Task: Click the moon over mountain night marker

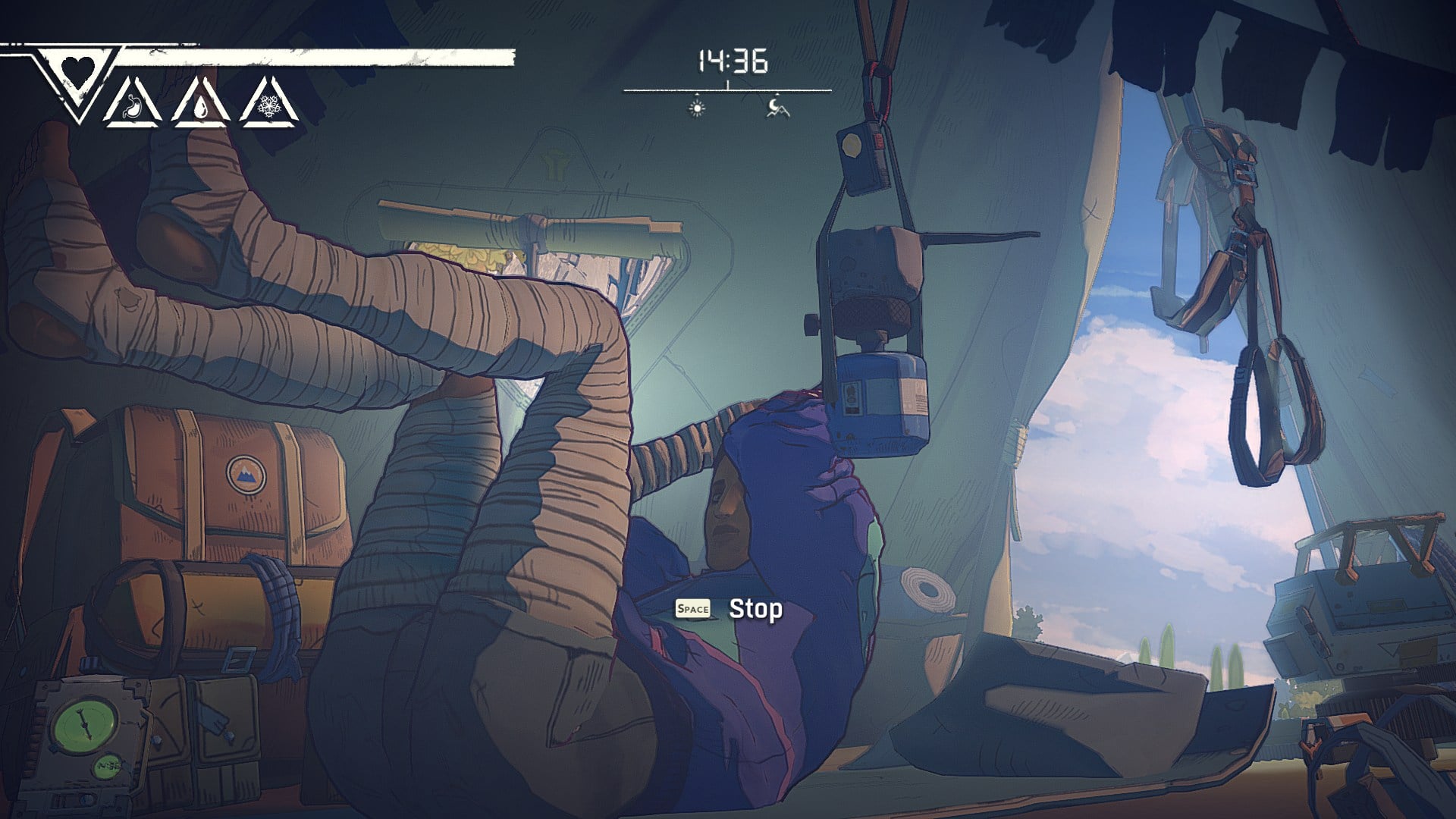Action: click(x=777, y=108)
